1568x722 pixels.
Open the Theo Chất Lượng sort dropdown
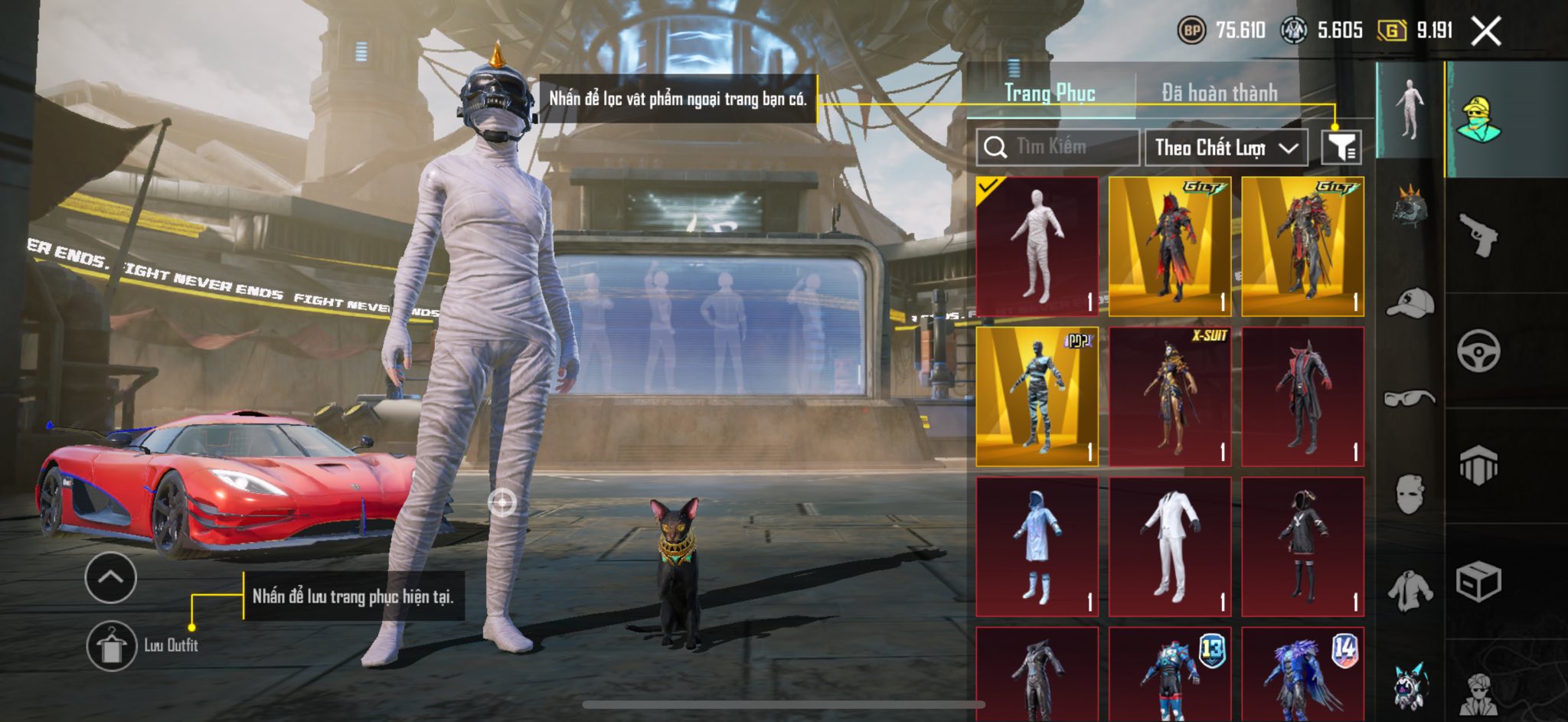coord(1226,147)
